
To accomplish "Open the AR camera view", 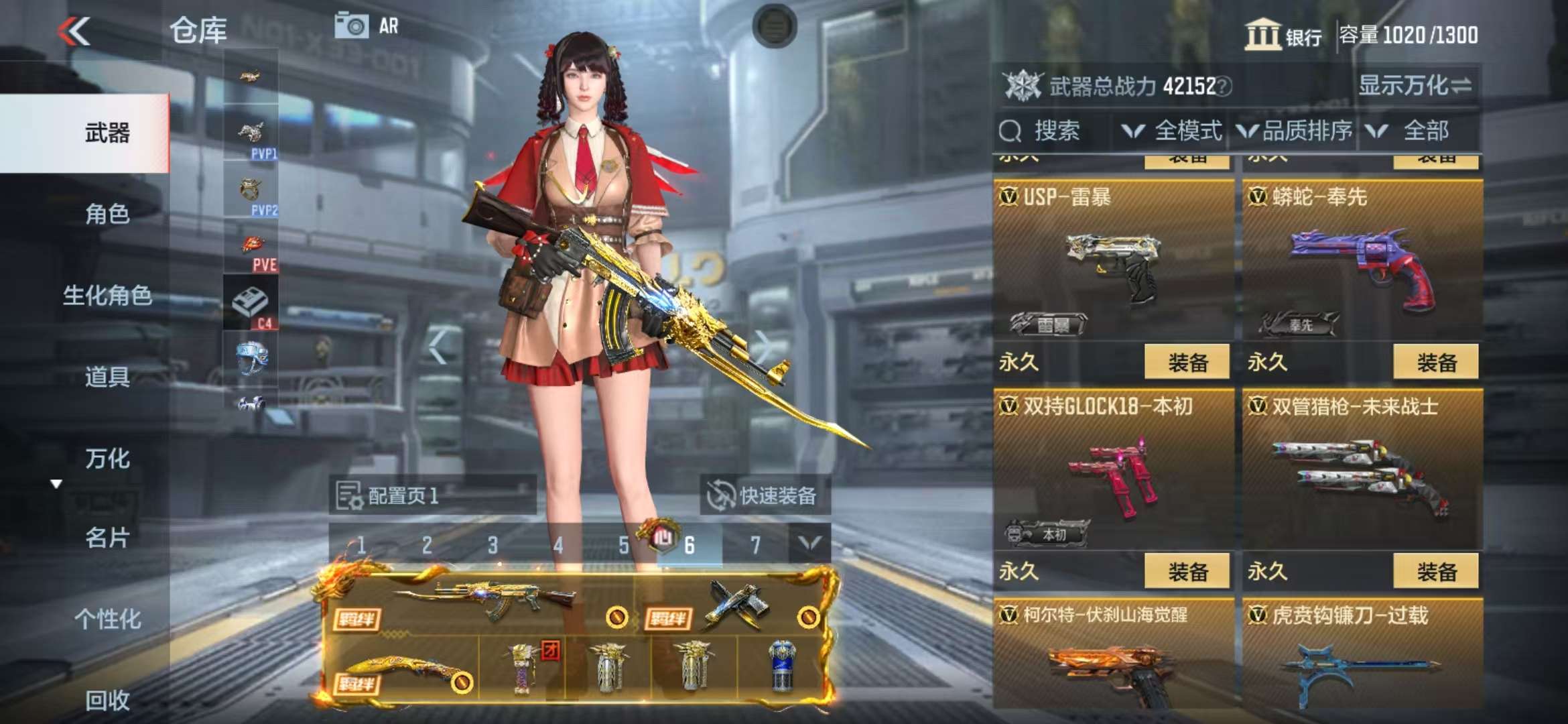I will click(367, 26).
